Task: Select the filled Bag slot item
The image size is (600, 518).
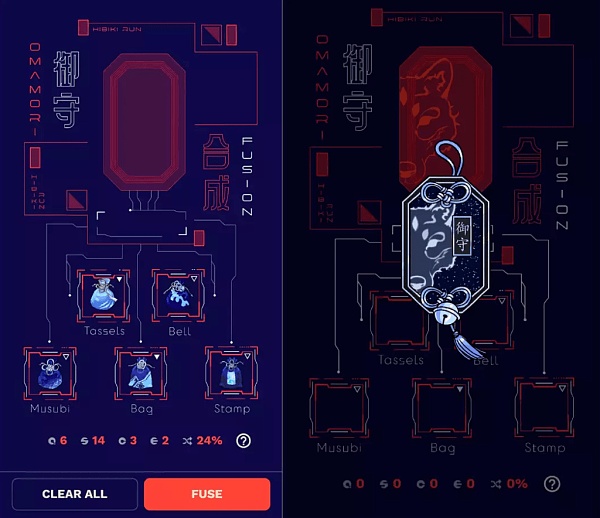Action: click(141, 373)
